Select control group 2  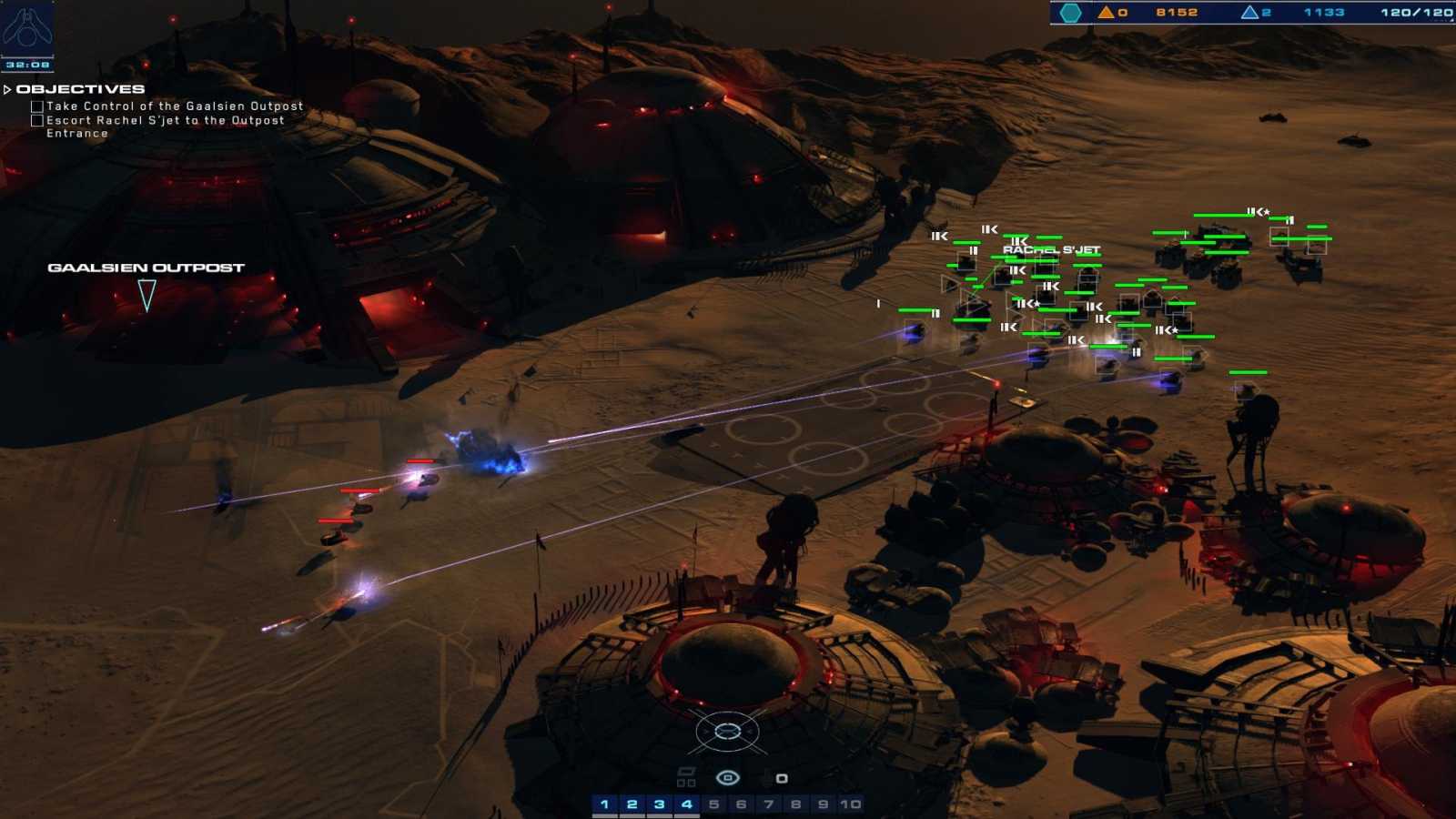click(632, 804)
